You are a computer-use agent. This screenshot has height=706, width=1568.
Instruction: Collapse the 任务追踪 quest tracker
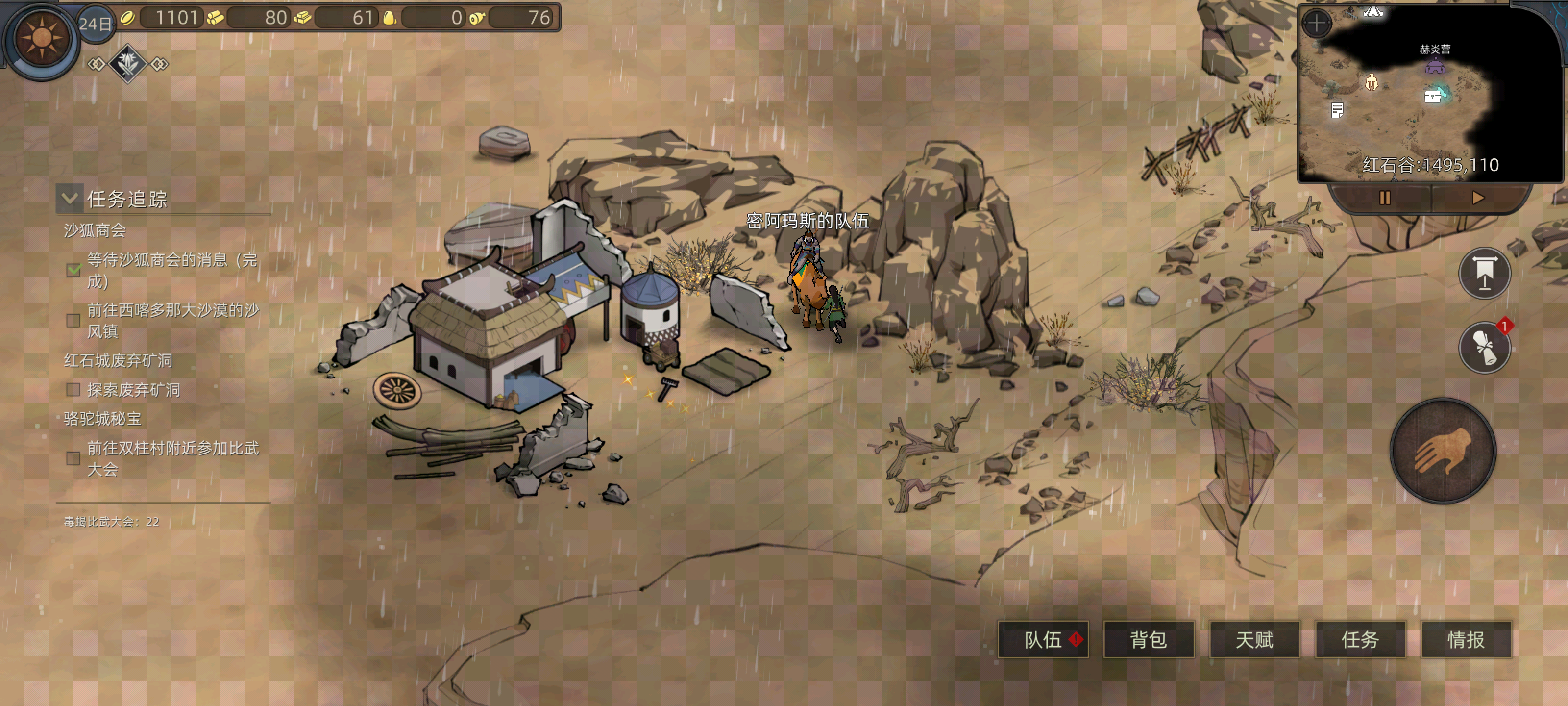tap(70, 198)
